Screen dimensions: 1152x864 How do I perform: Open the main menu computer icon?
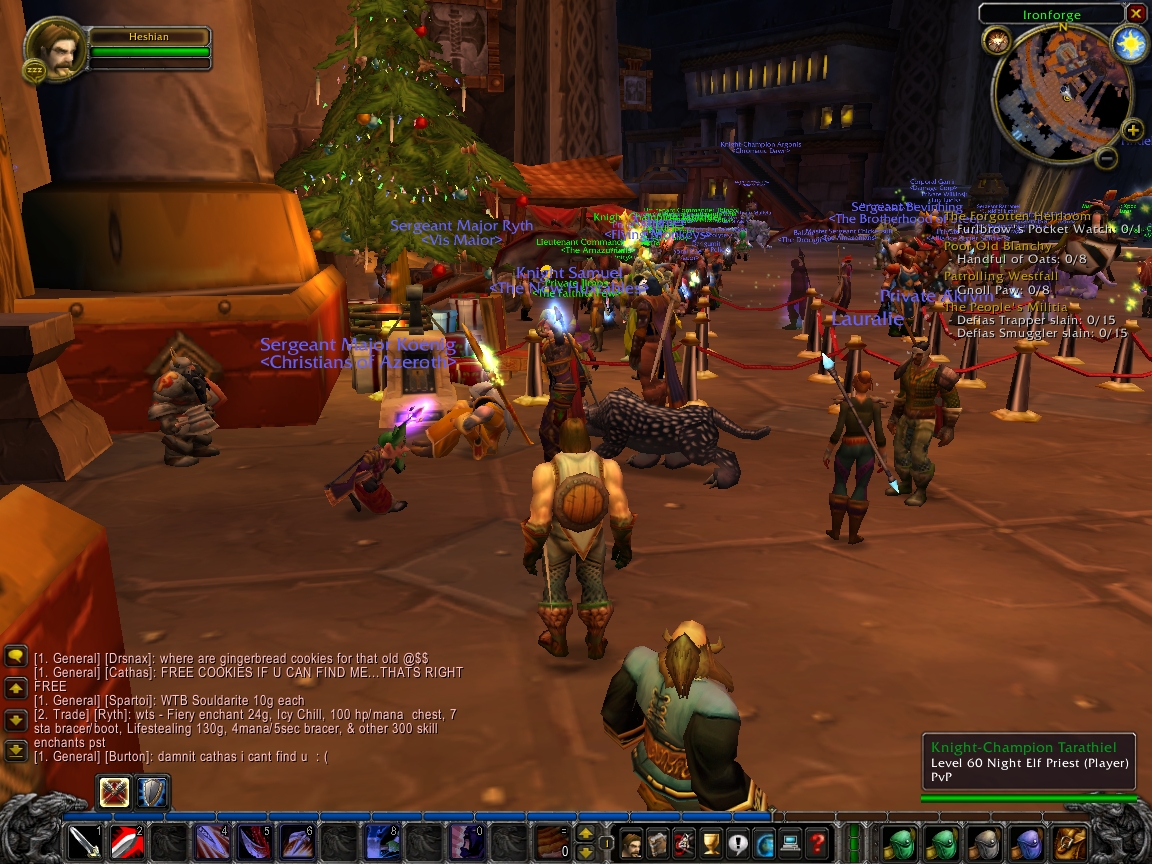[791, 843]
